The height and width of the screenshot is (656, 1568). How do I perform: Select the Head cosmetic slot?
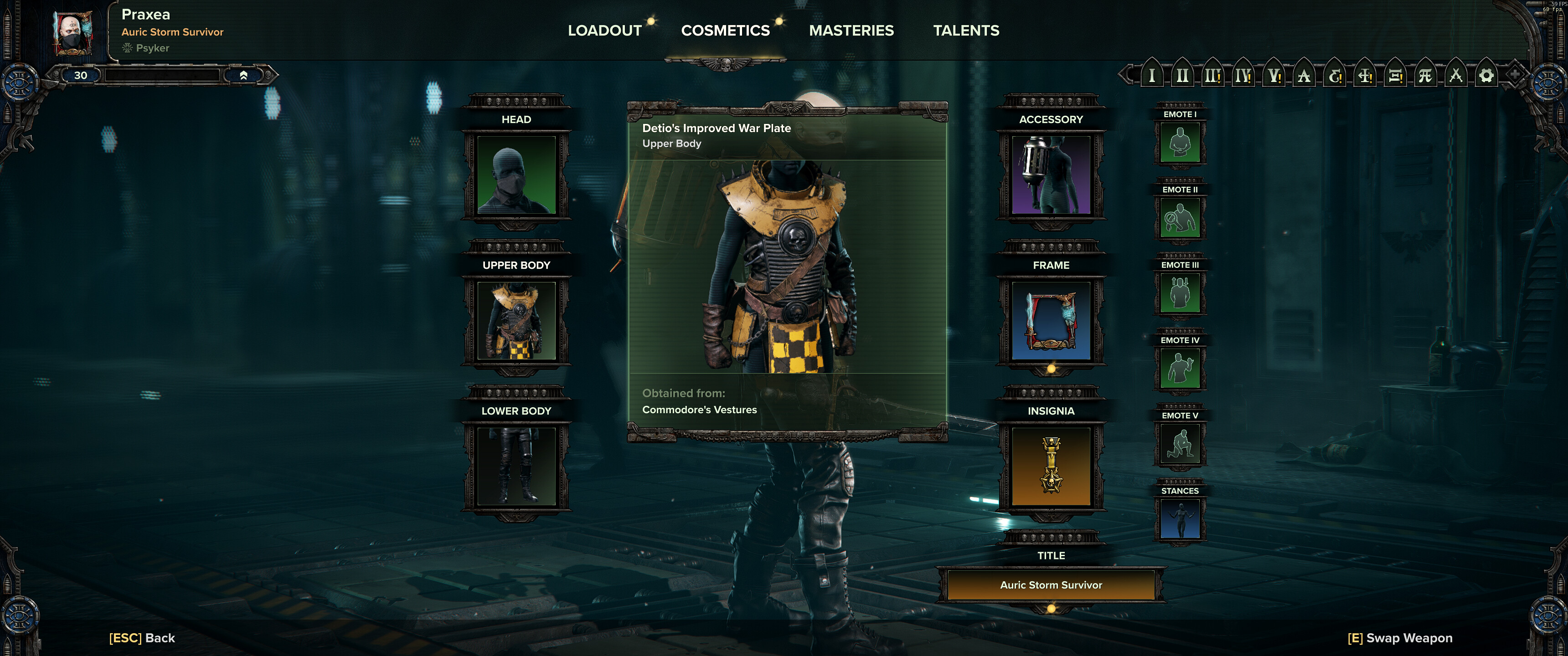click(516, 175)
